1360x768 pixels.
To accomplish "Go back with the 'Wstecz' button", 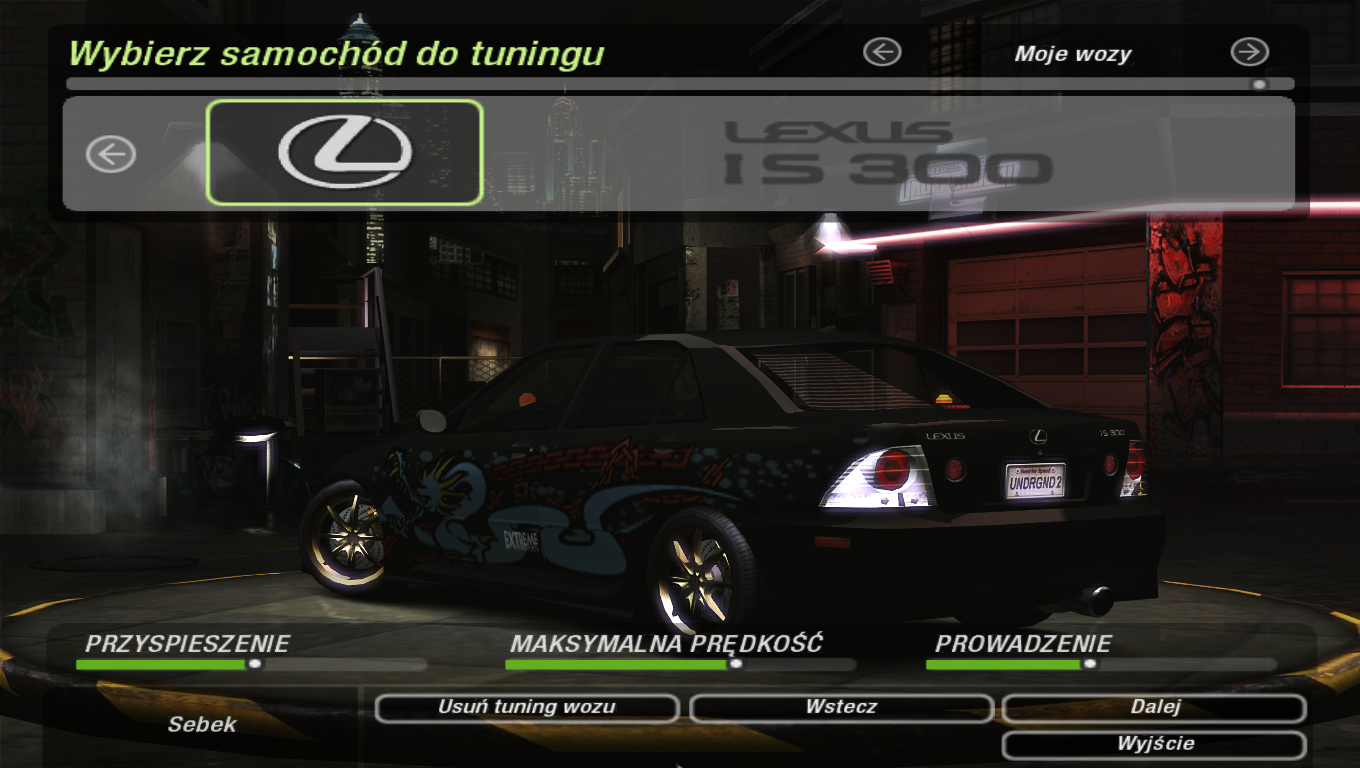I will pos(841,708).
